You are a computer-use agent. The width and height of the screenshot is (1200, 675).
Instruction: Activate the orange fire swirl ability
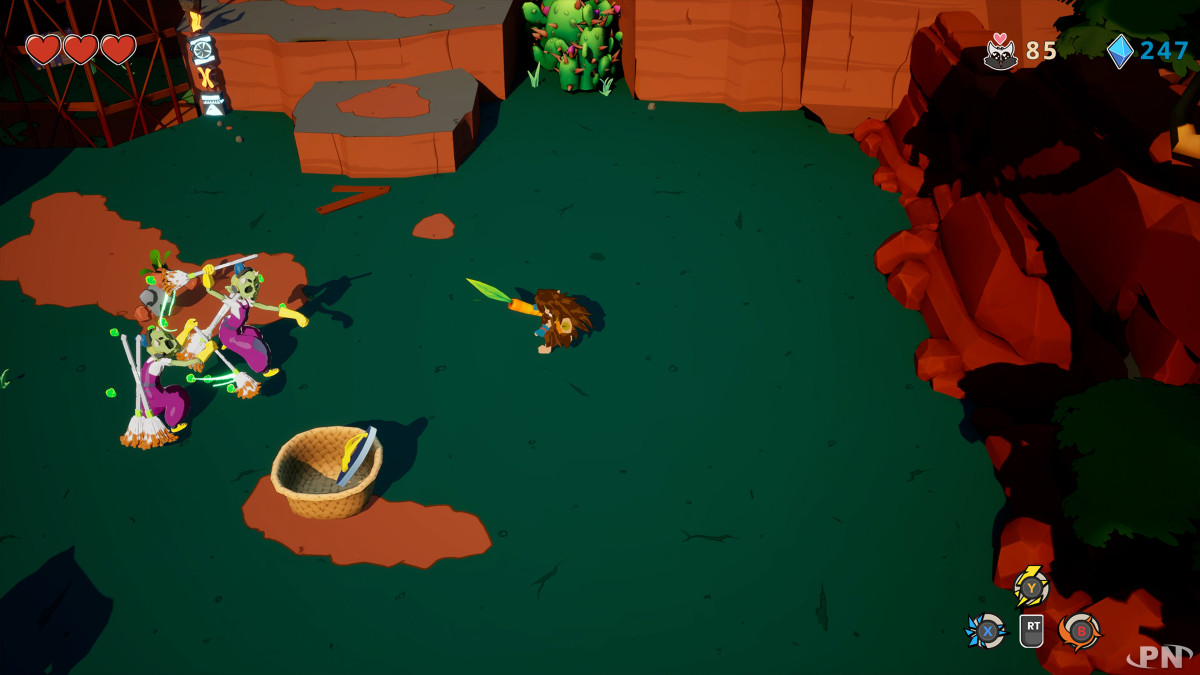[1080, 631]
